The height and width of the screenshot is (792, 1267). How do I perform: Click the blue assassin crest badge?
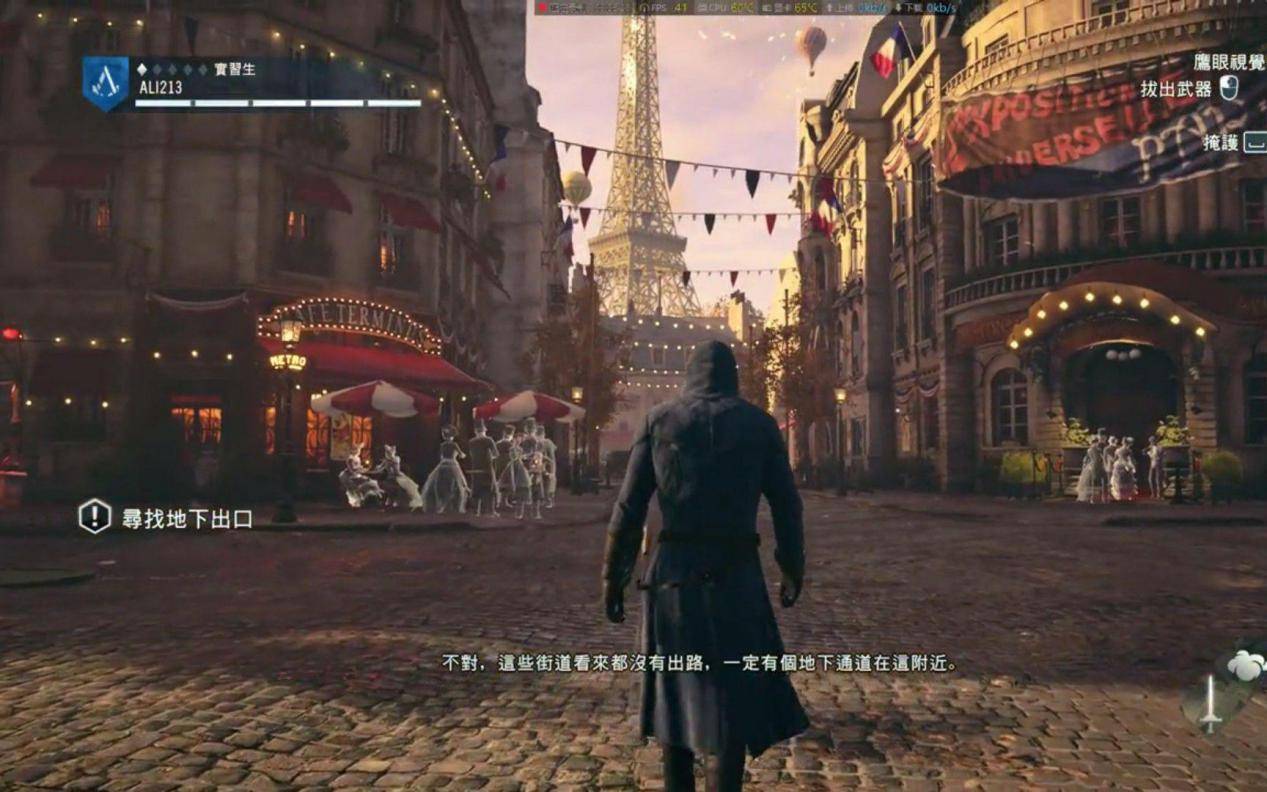(105, 83)
